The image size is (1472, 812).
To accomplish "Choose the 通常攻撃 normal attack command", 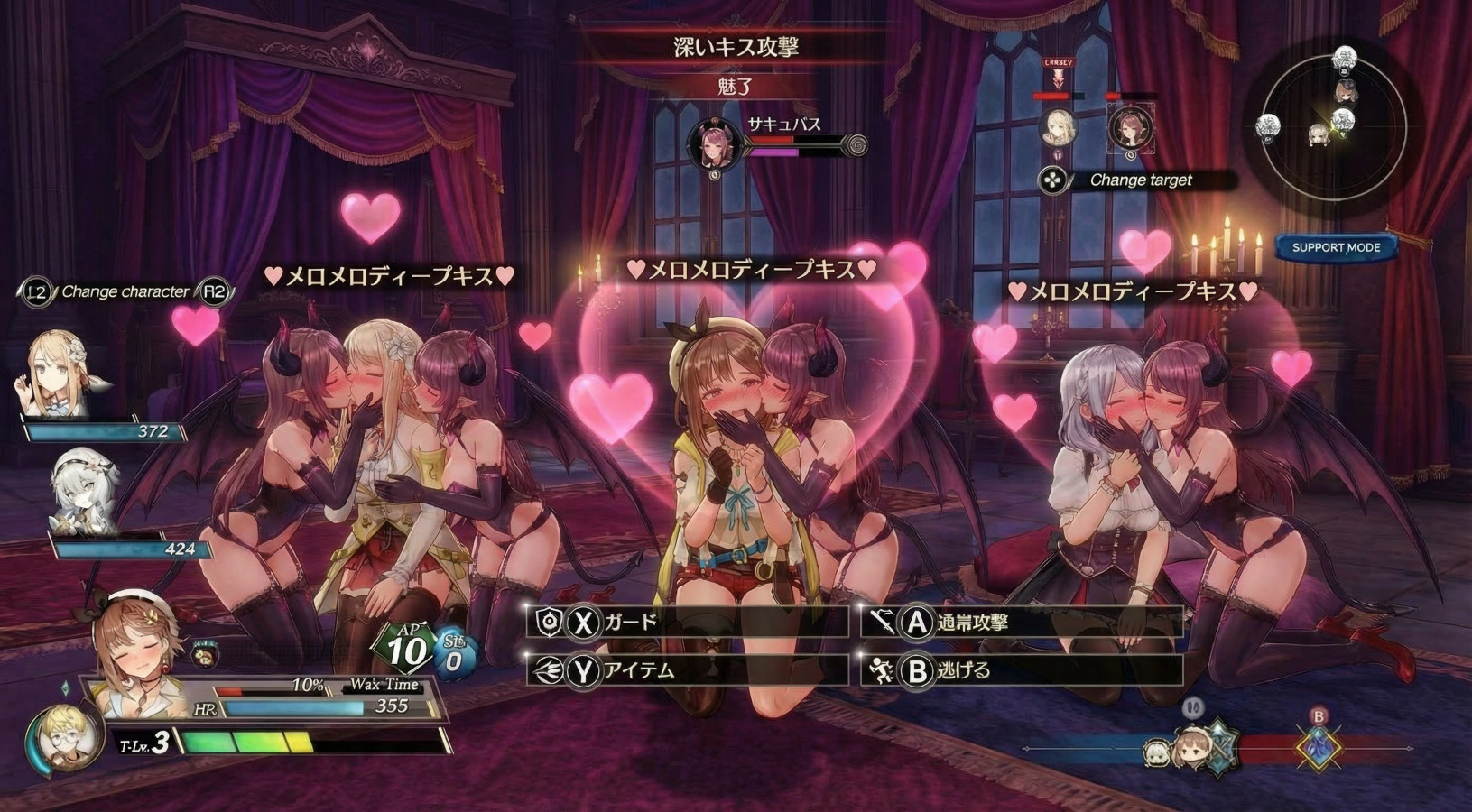I will pos(1020,623).
